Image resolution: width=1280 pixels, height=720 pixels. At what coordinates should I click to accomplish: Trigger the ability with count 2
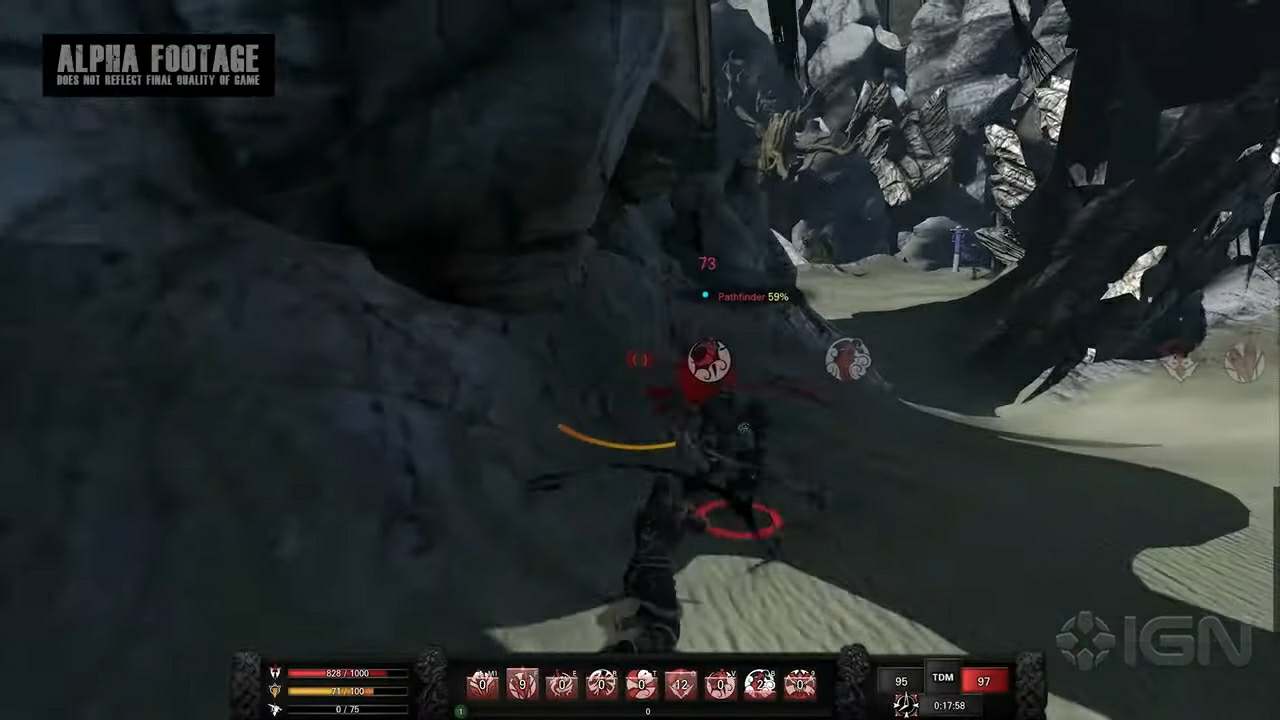(x=760, y=684)
